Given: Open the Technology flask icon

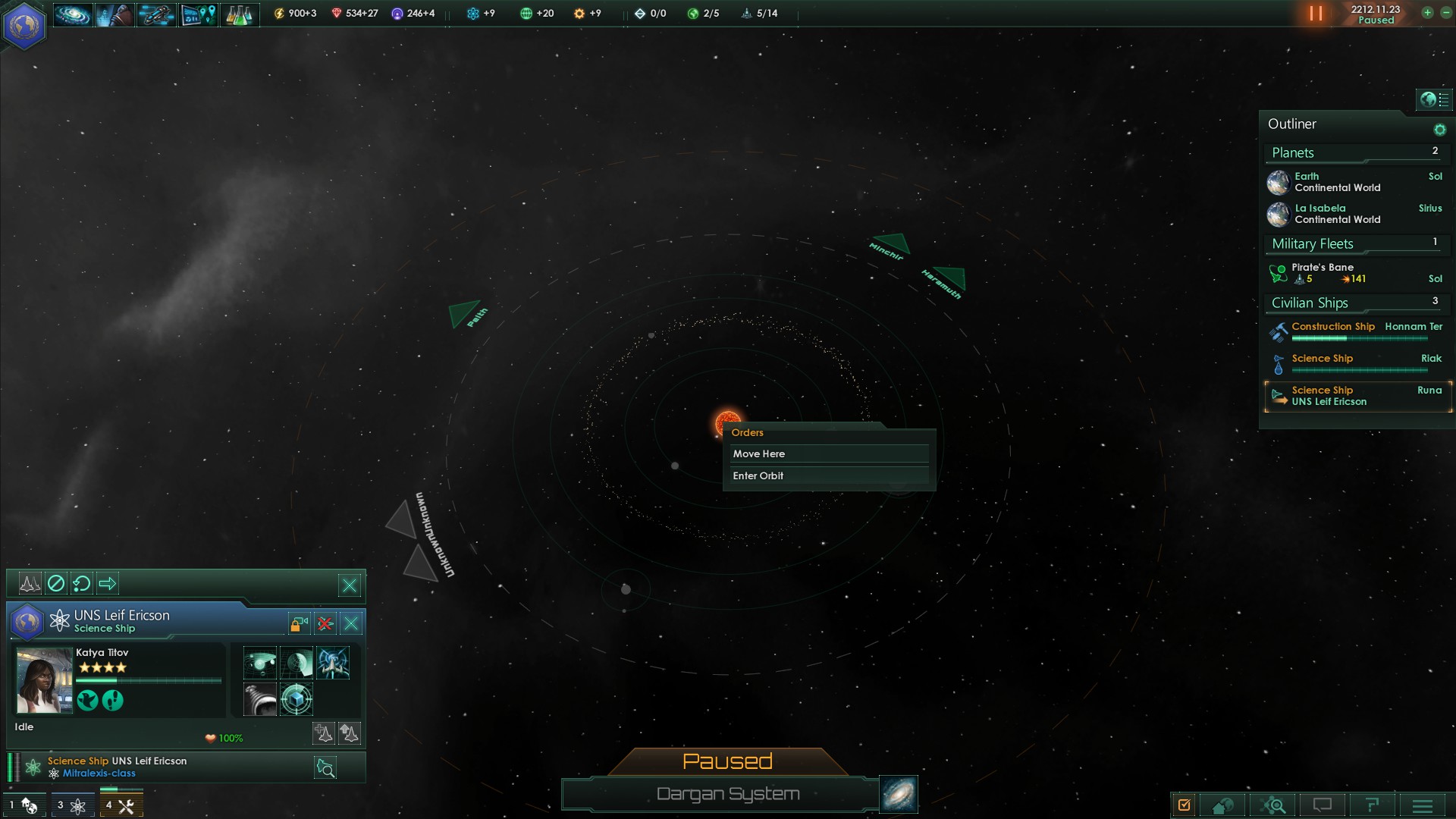Looking at the screenshot, I should pos(239,14).
